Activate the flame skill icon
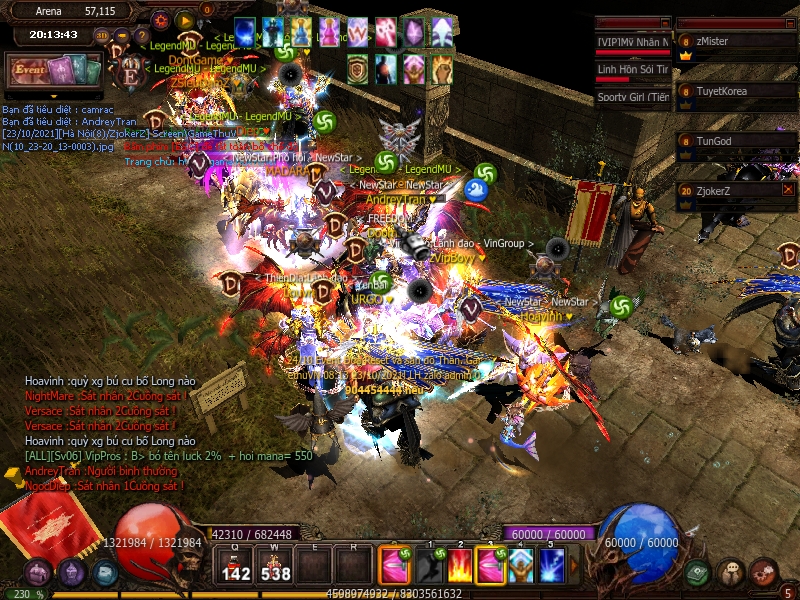This screenshot has width=800, height=600. (458, 565)
